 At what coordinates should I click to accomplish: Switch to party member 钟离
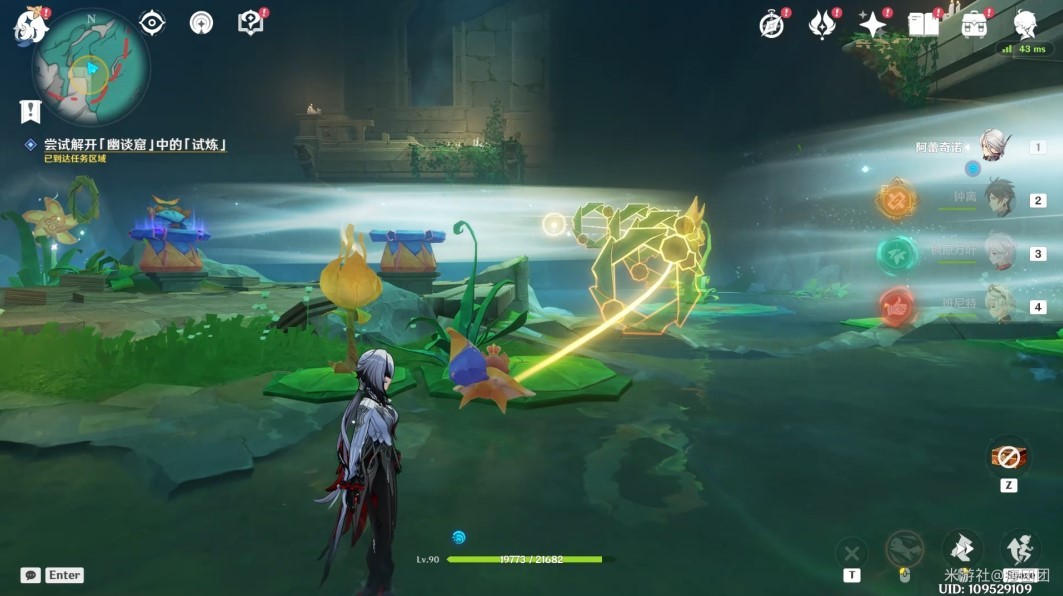click(x=998, y=199)
